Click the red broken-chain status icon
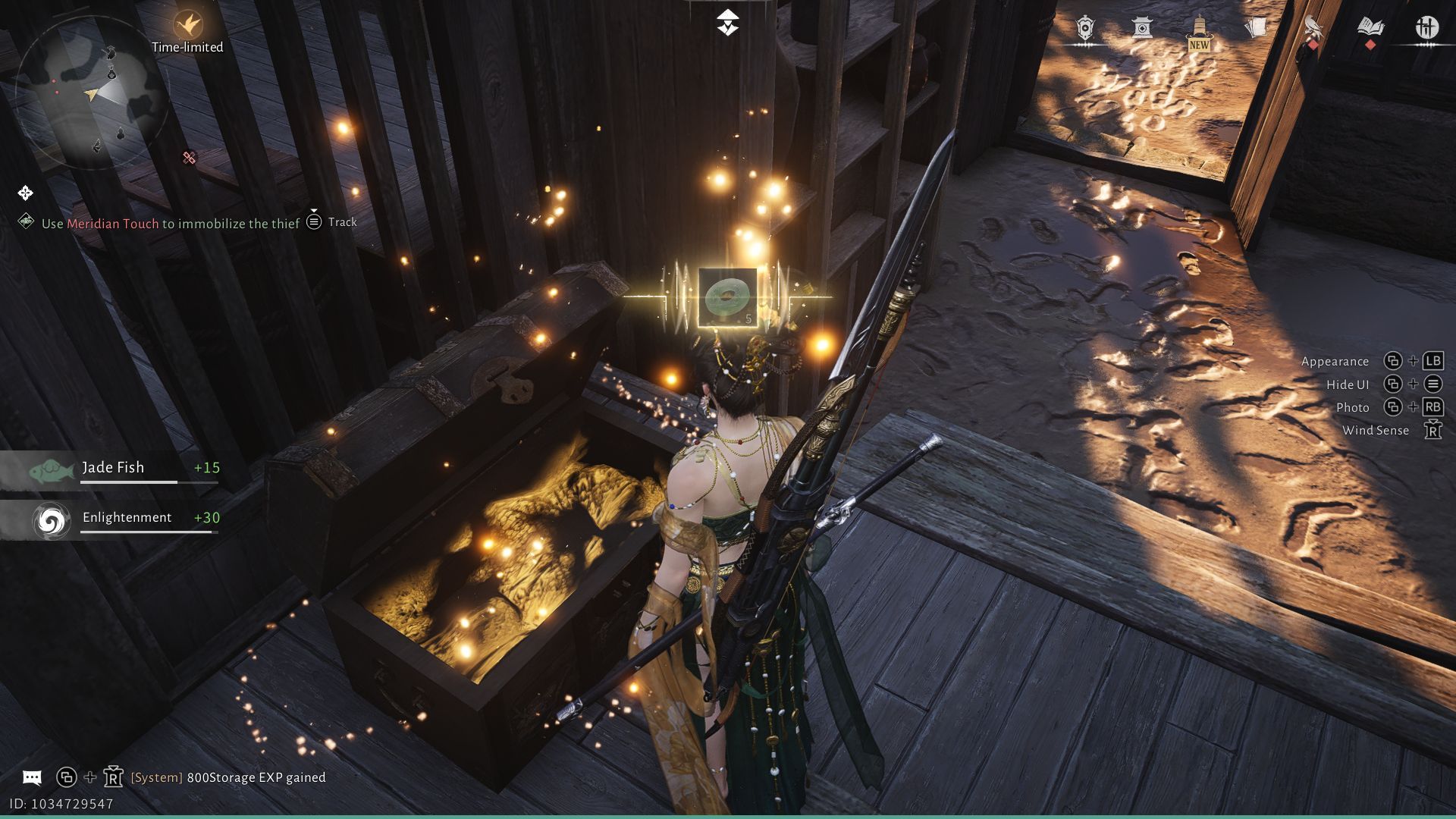The image size is (1456, 819). [190, 158]
